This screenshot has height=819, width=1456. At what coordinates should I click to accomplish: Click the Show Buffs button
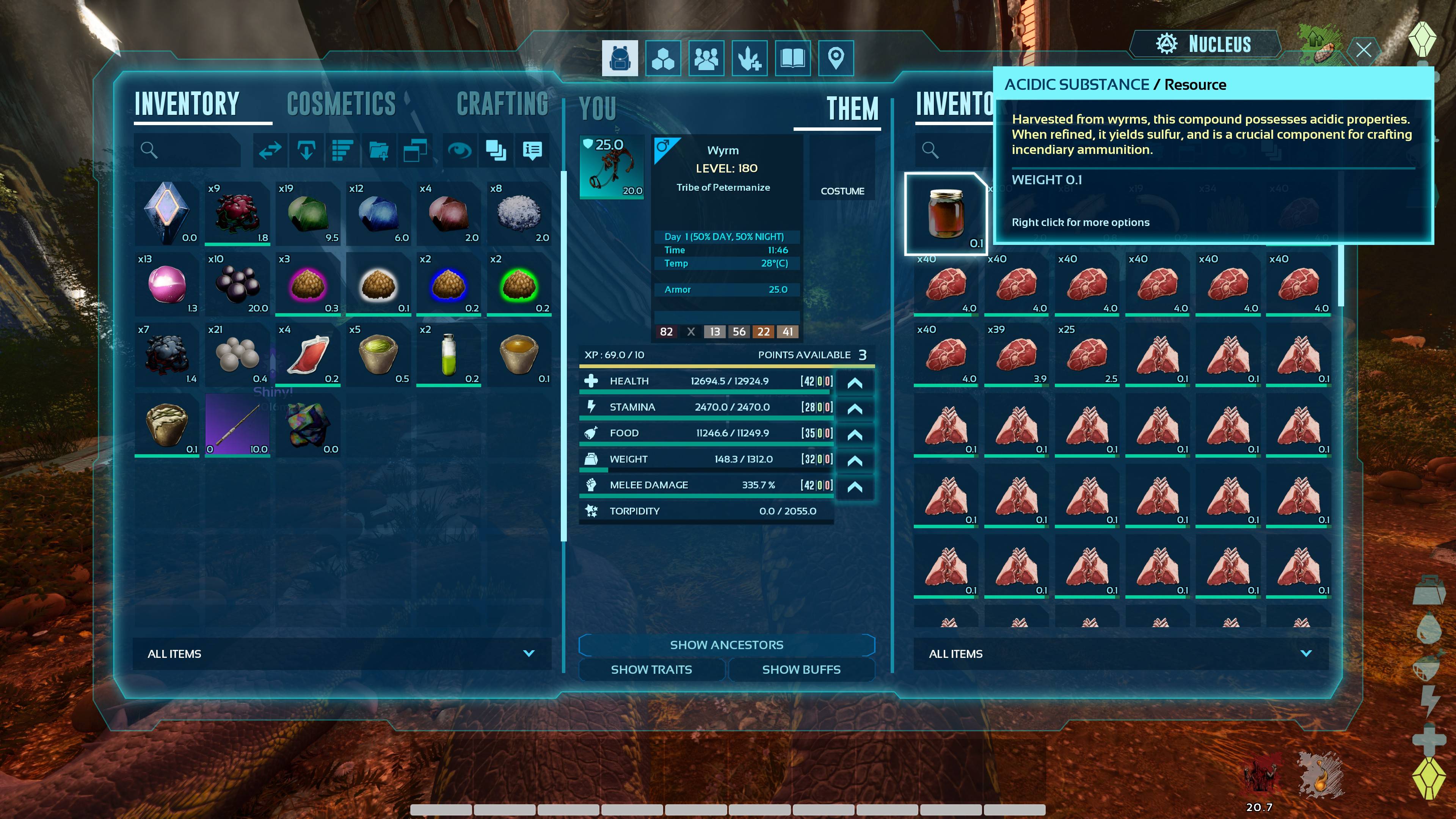coord(801,670)
